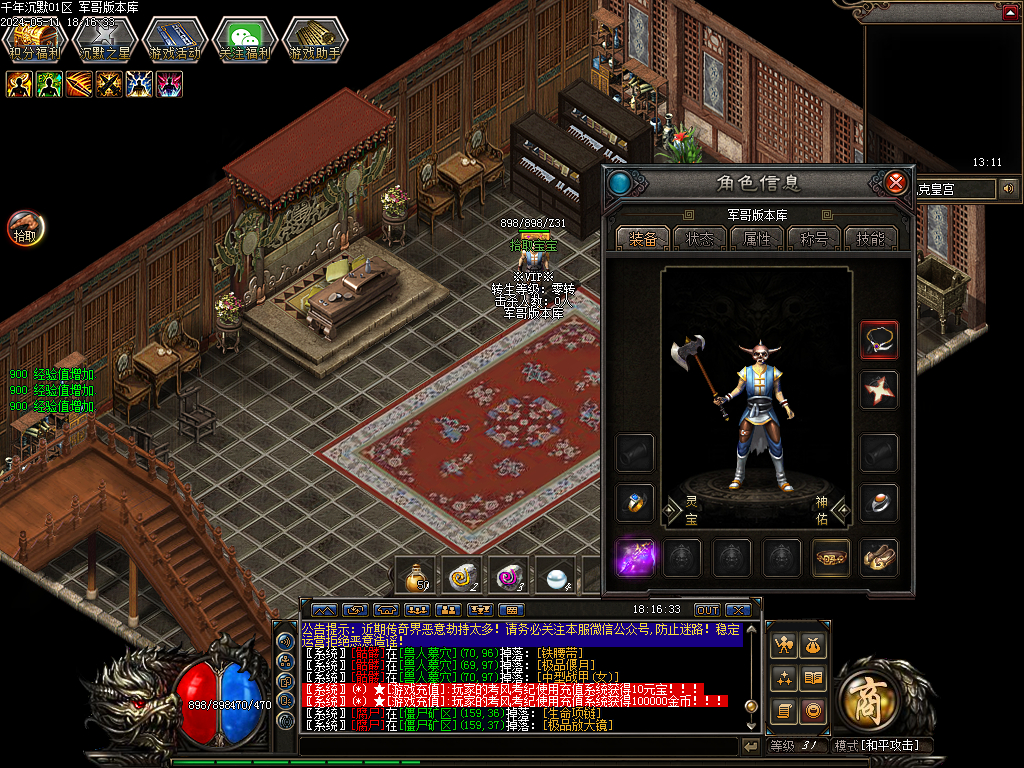Use the yellow potion in the hotbar

pyautogui.click(x=415, y=576)
